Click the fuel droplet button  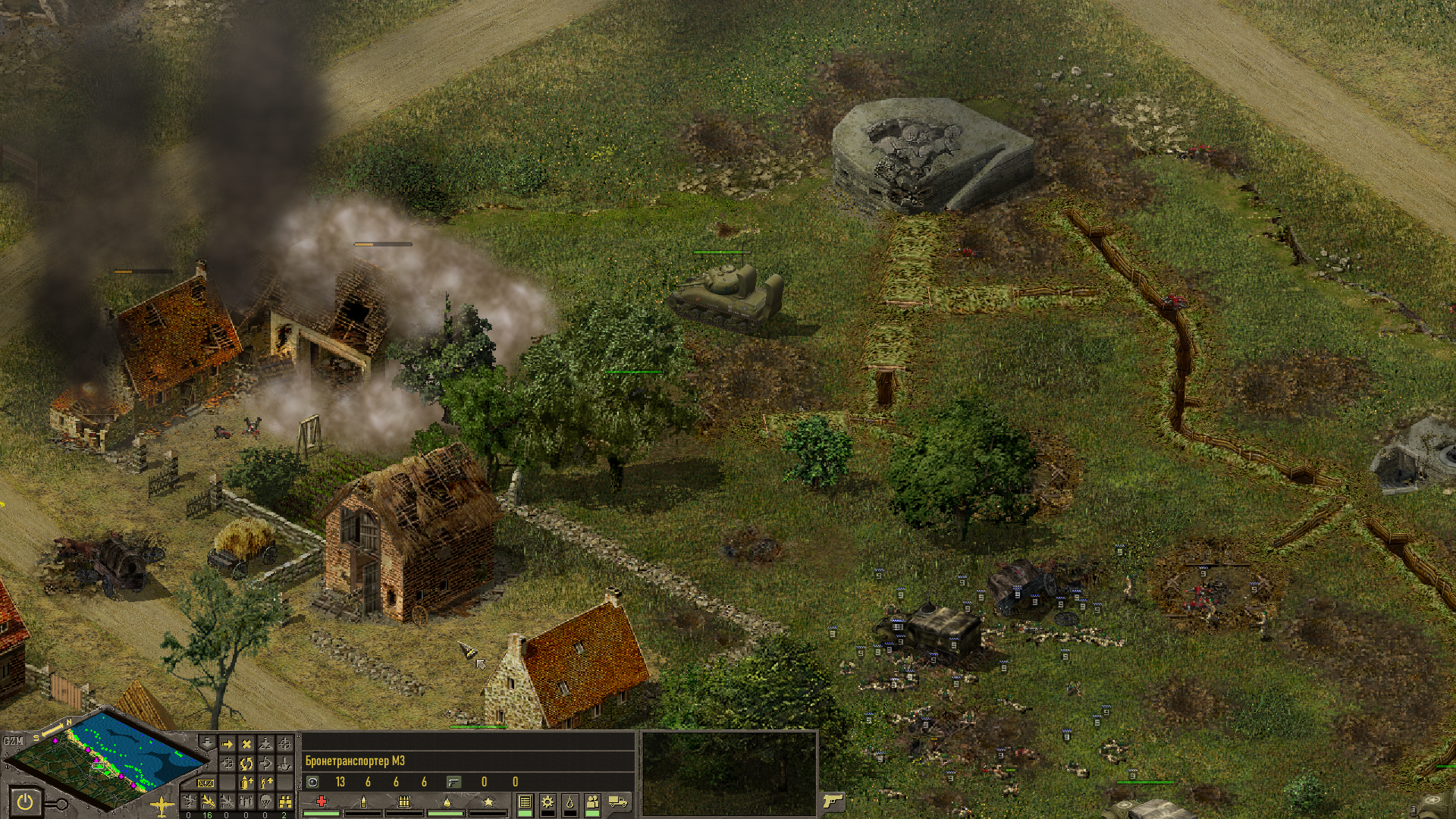coord(570,802)
